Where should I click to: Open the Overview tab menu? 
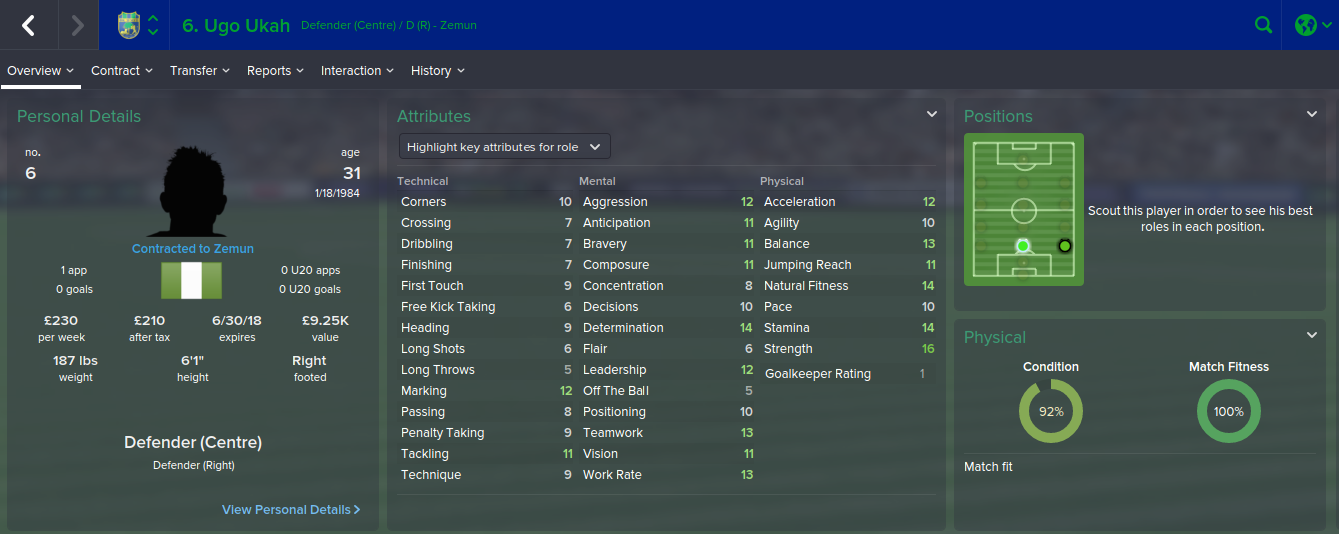[x=40, y=71]
